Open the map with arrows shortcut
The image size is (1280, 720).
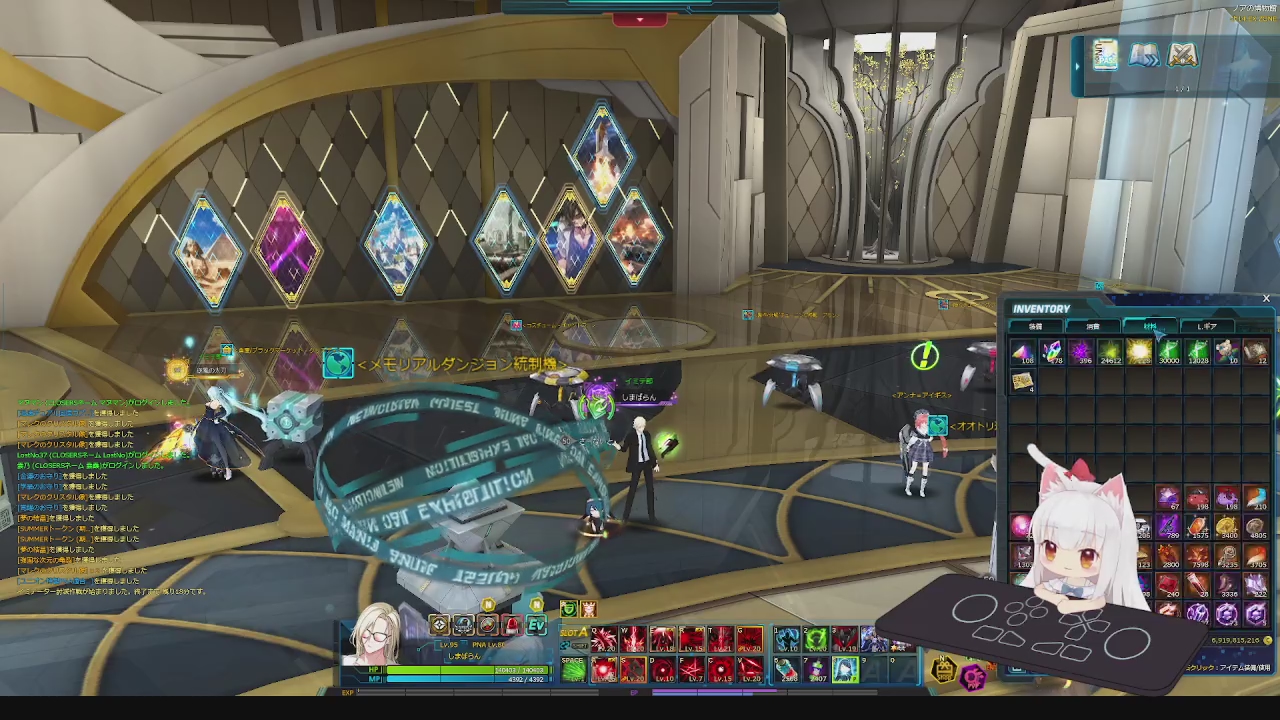click(1144, 55)
